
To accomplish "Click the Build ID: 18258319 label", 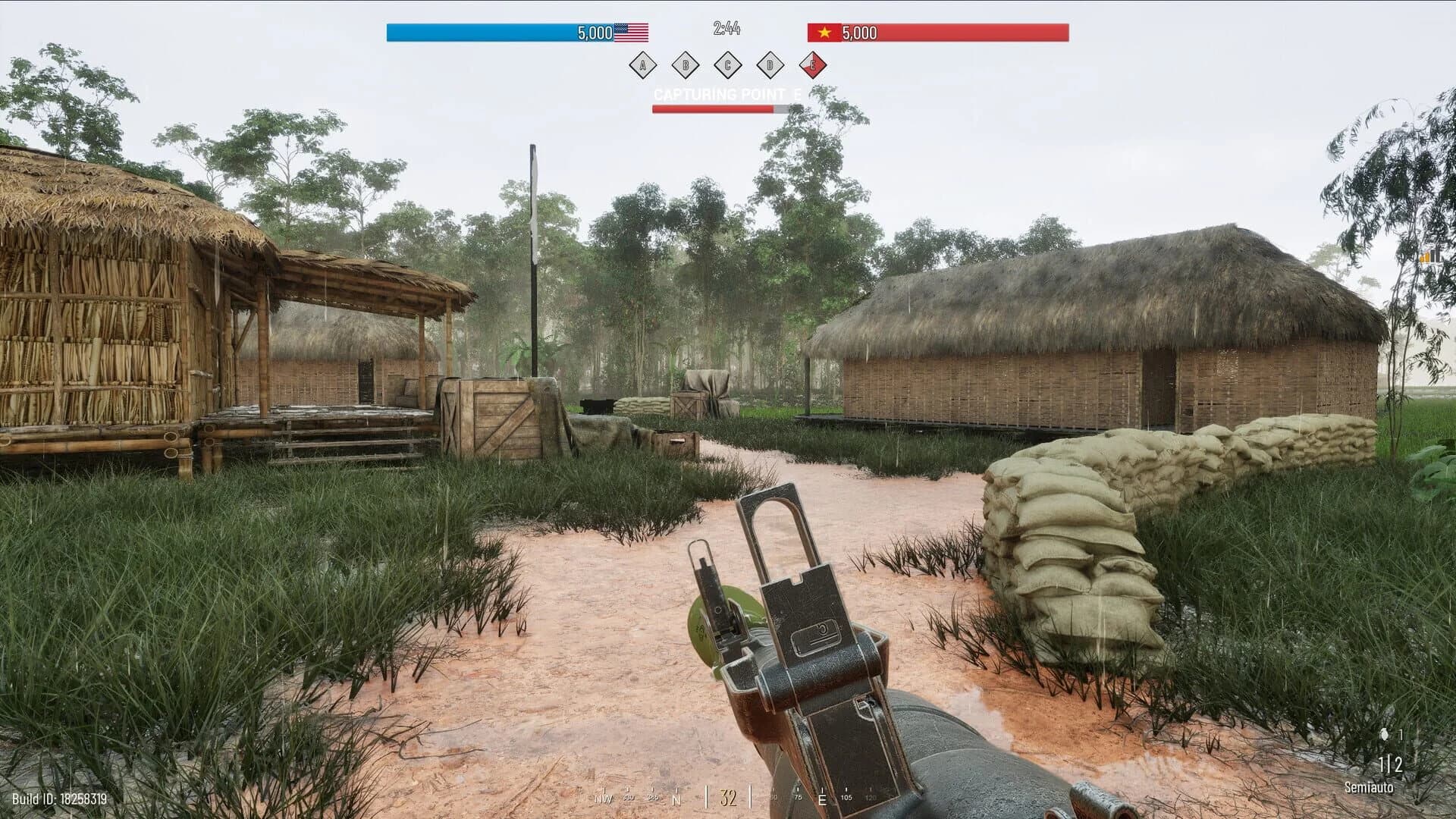I will (59, 798).
